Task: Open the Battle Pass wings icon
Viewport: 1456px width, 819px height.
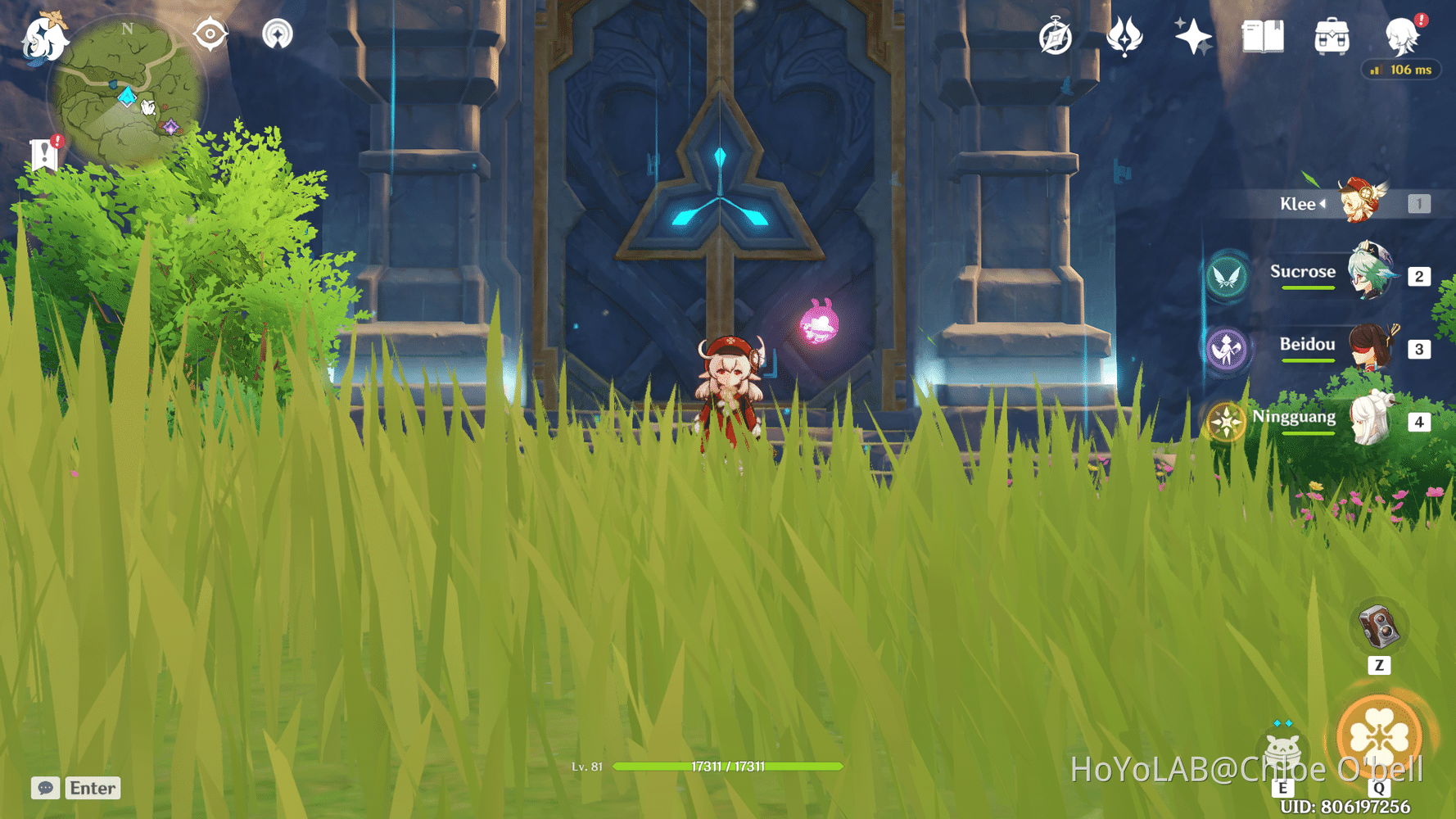Action: click(1125, 37)
